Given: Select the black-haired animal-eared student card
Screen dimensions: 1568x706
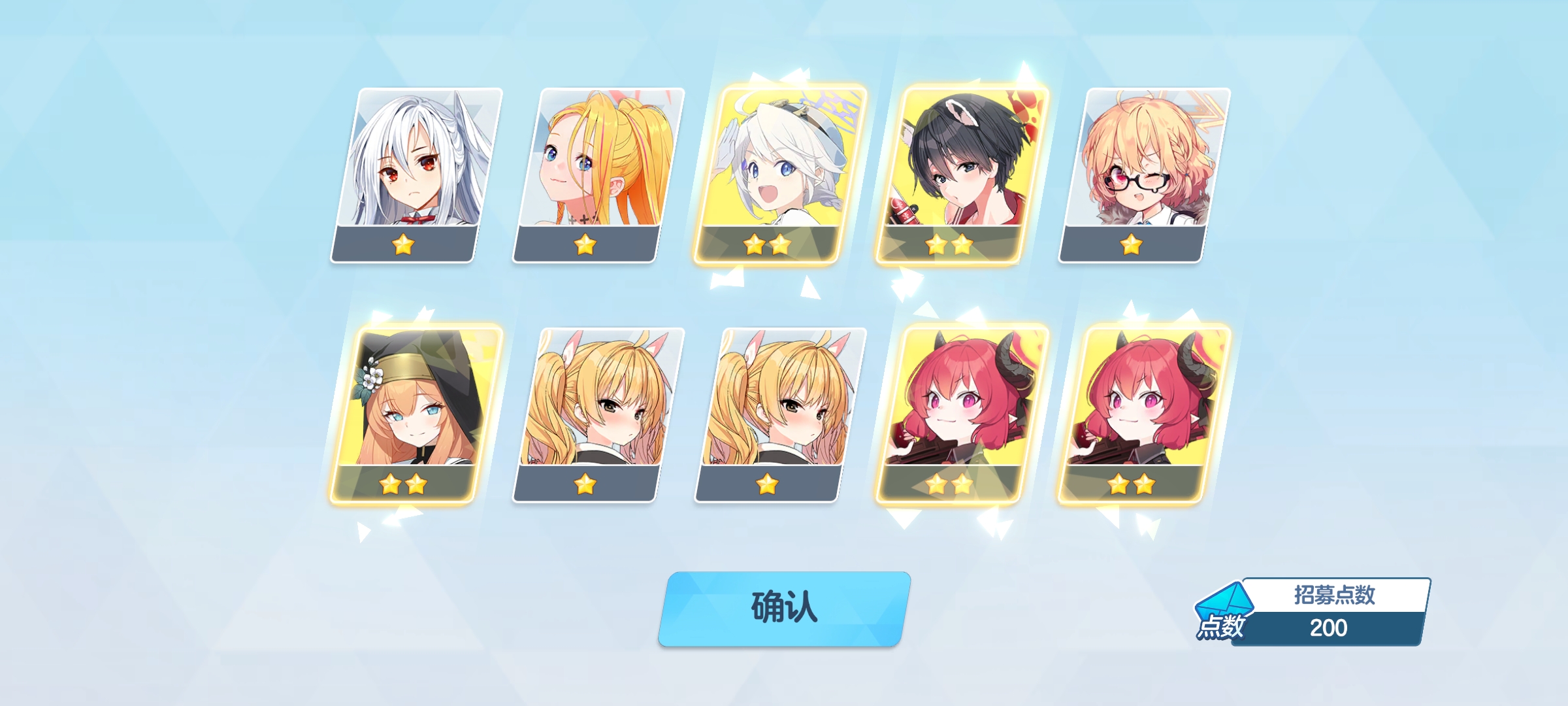Looking at the screenshot, I should [962, 175].
